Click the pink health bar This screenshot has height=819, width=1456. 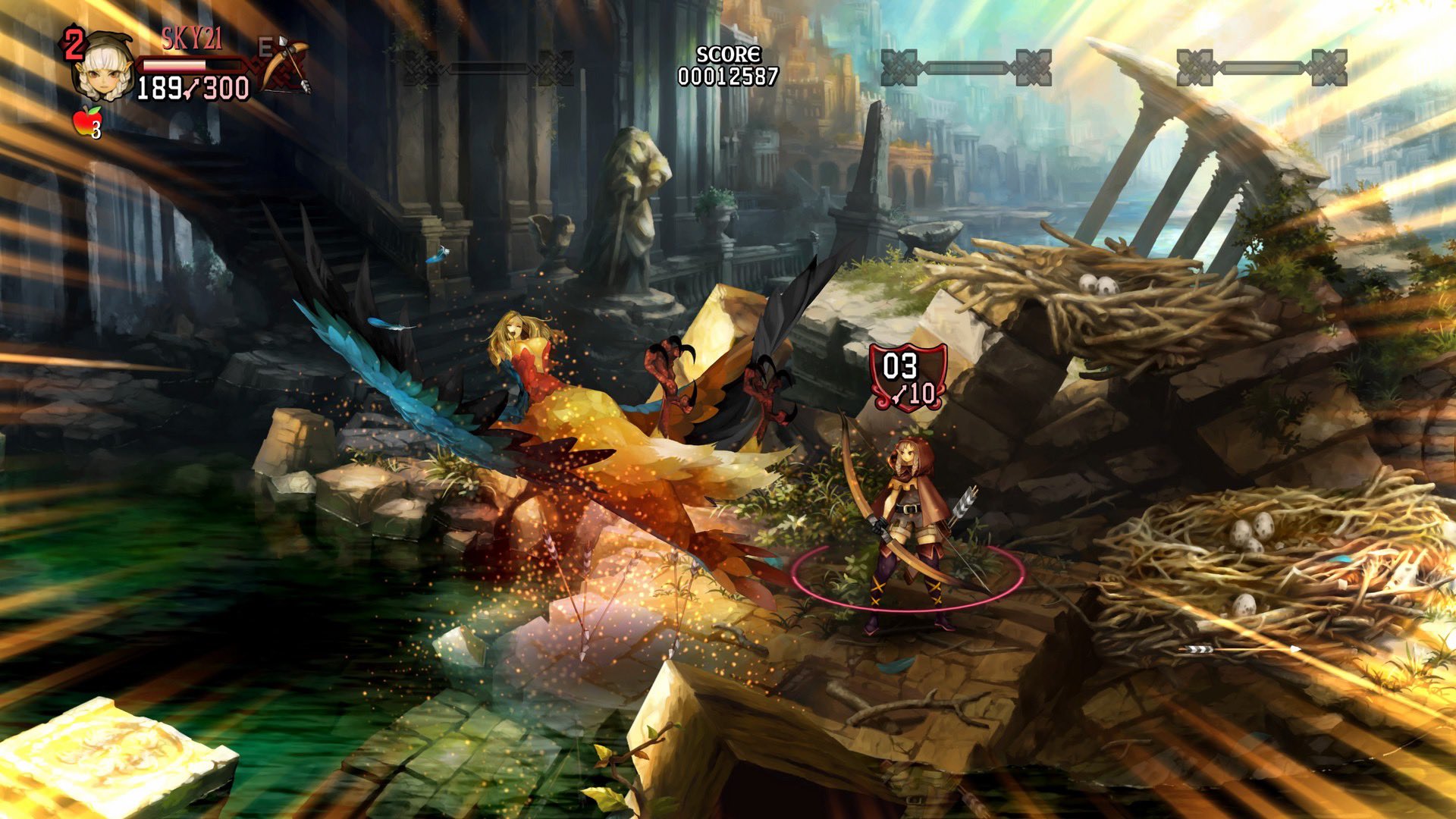174,66
